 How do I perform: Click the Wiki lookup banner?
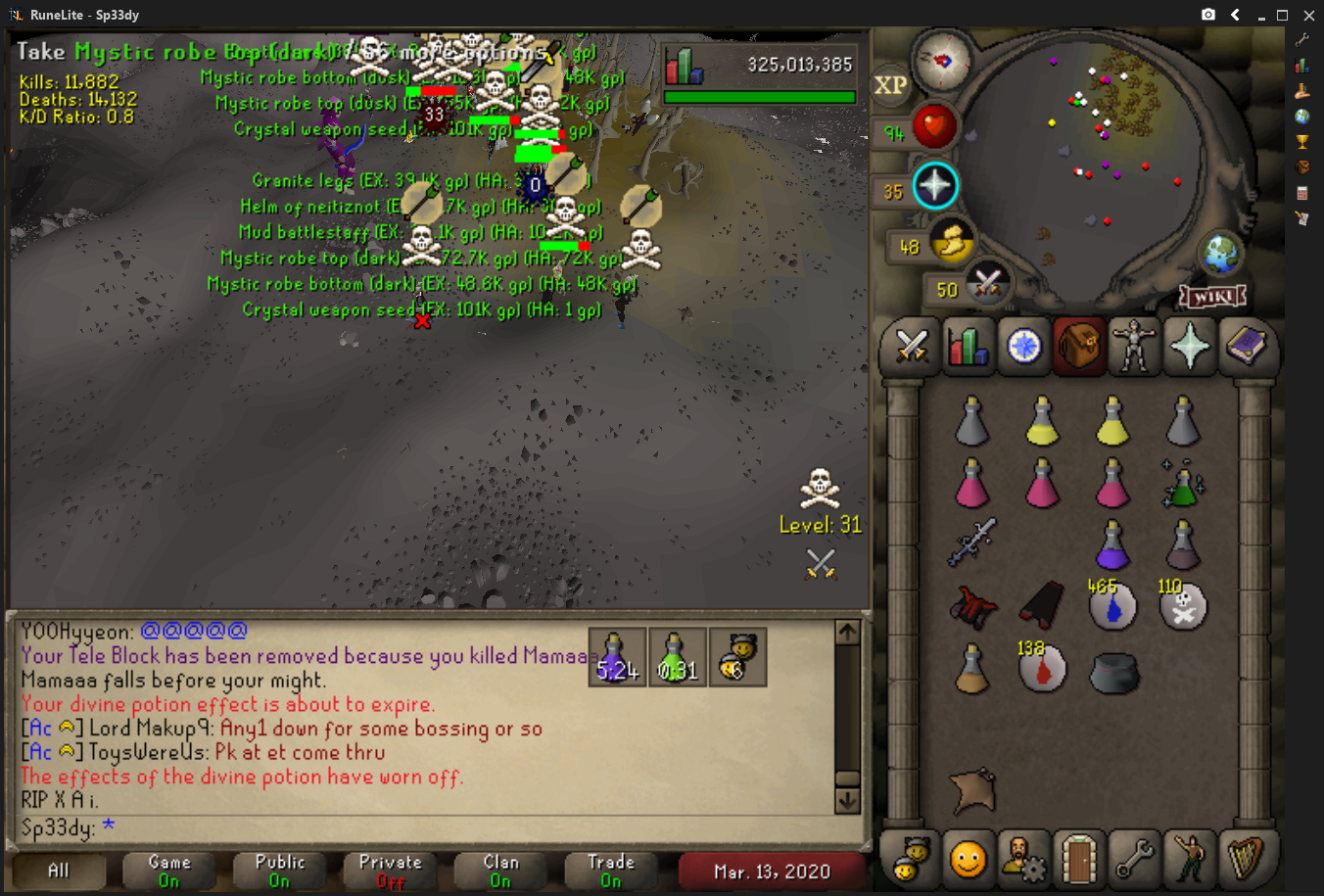coord(1212,296)
